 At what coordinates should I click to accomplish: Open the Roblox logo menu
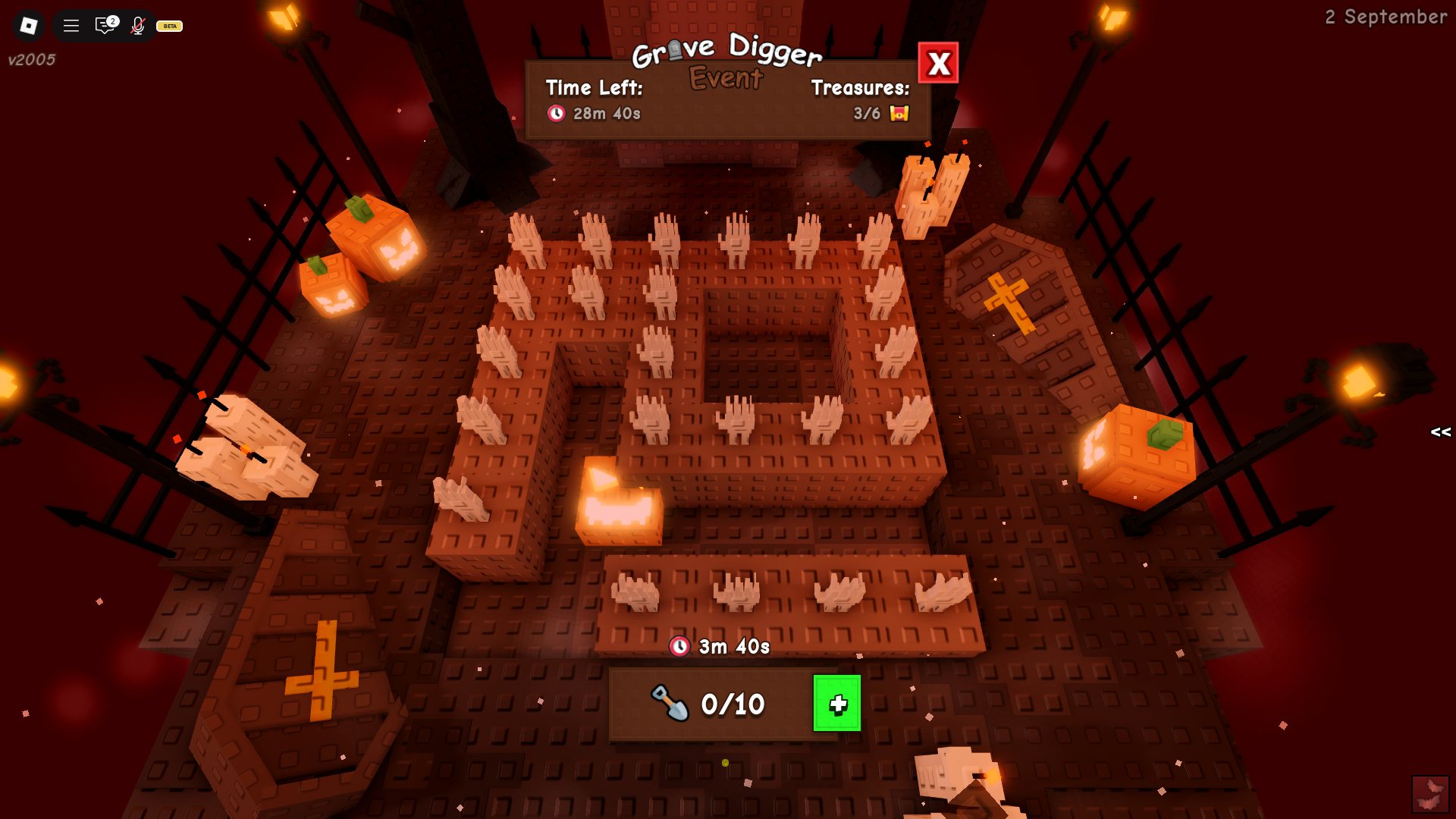click(29, 26)
